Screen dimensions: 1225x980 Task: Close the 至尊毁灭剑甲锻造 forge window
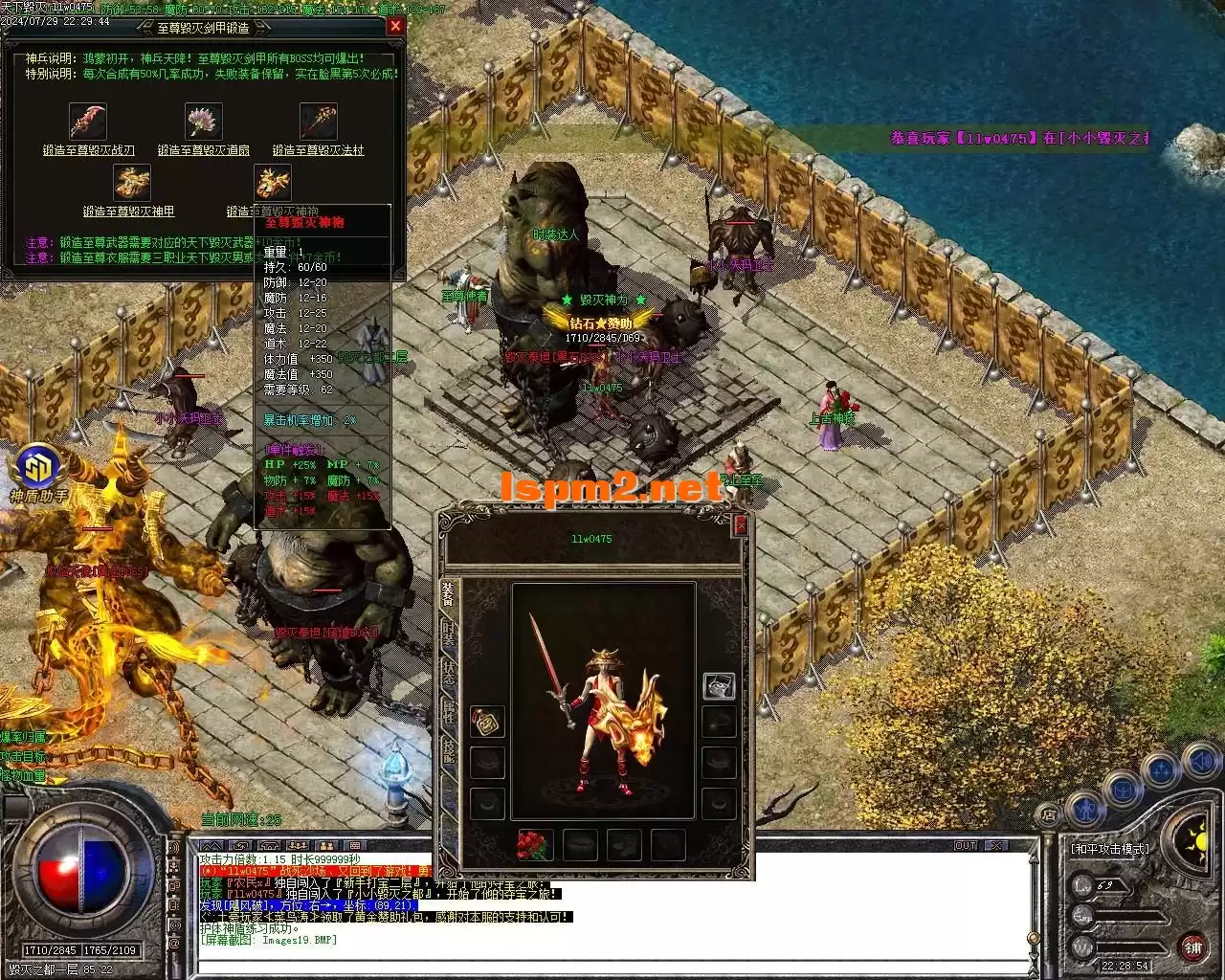coord(395,27)
